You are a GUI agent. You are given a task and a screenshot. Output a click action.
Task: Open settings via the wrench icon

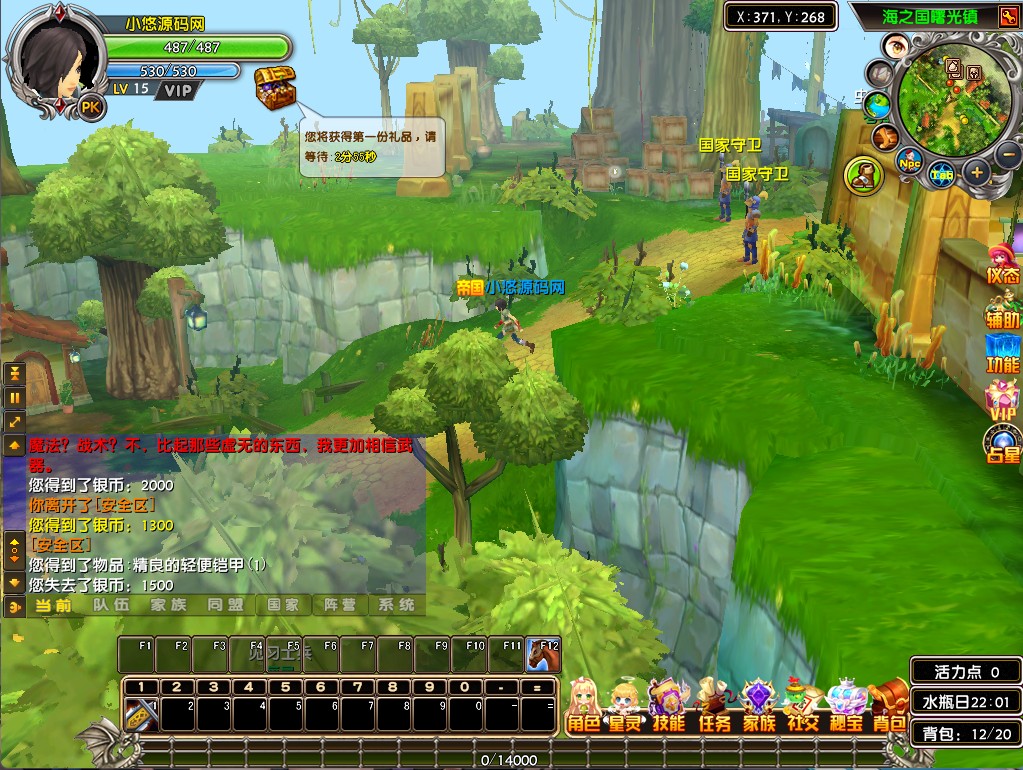coord(884,137)
